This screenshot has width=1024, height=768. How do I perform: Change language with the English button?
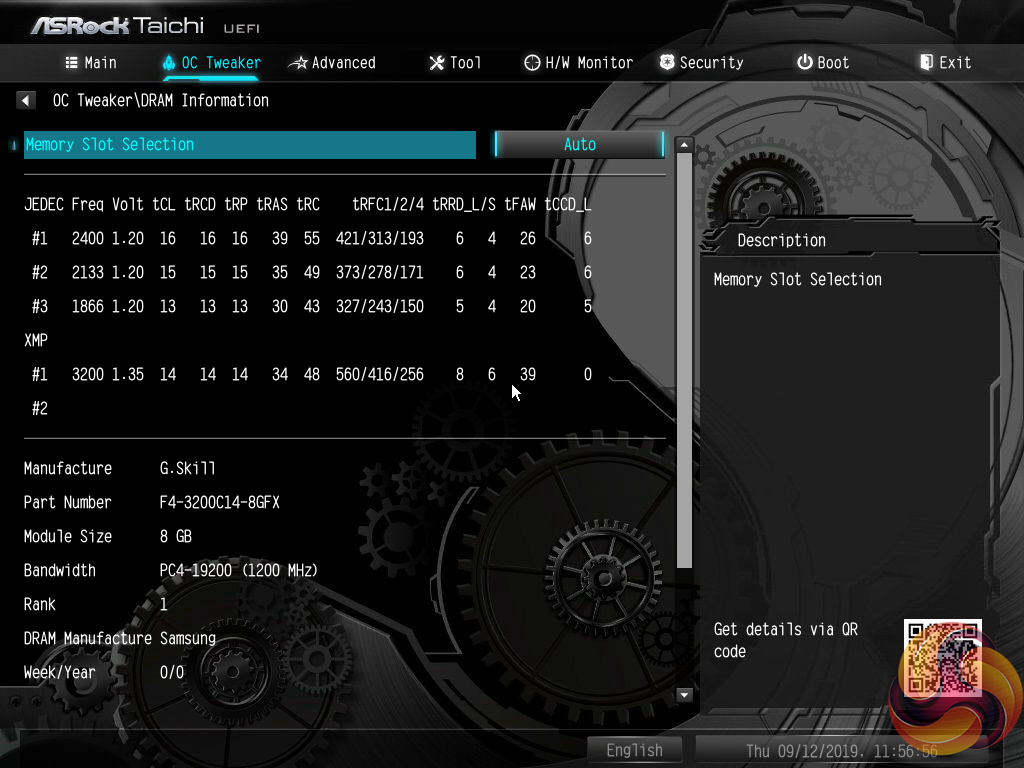tap(634, 750)
